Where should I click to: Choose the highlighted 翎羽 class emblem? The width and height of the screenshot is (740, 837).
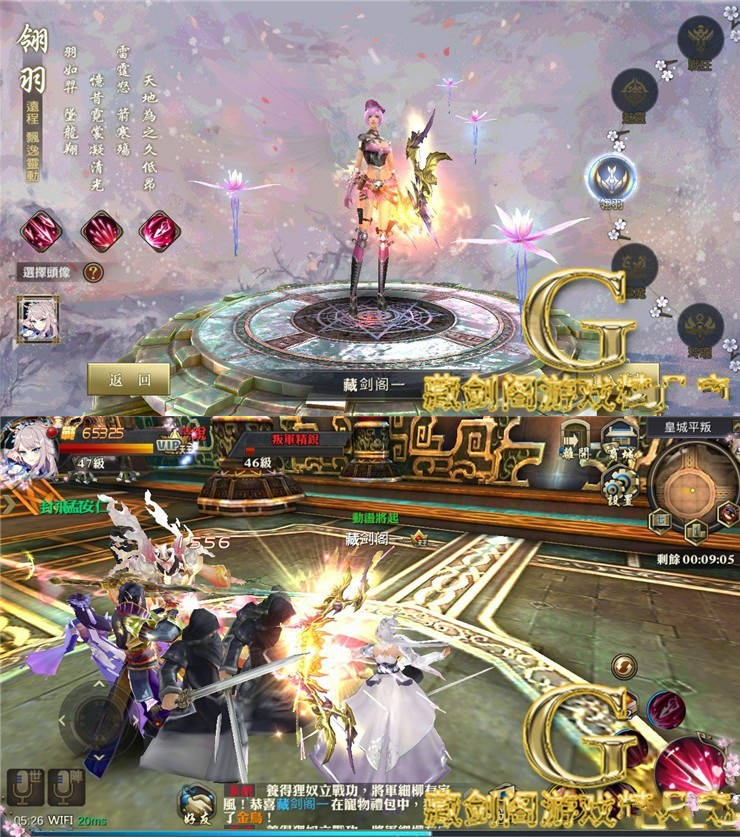coord(606,179)
